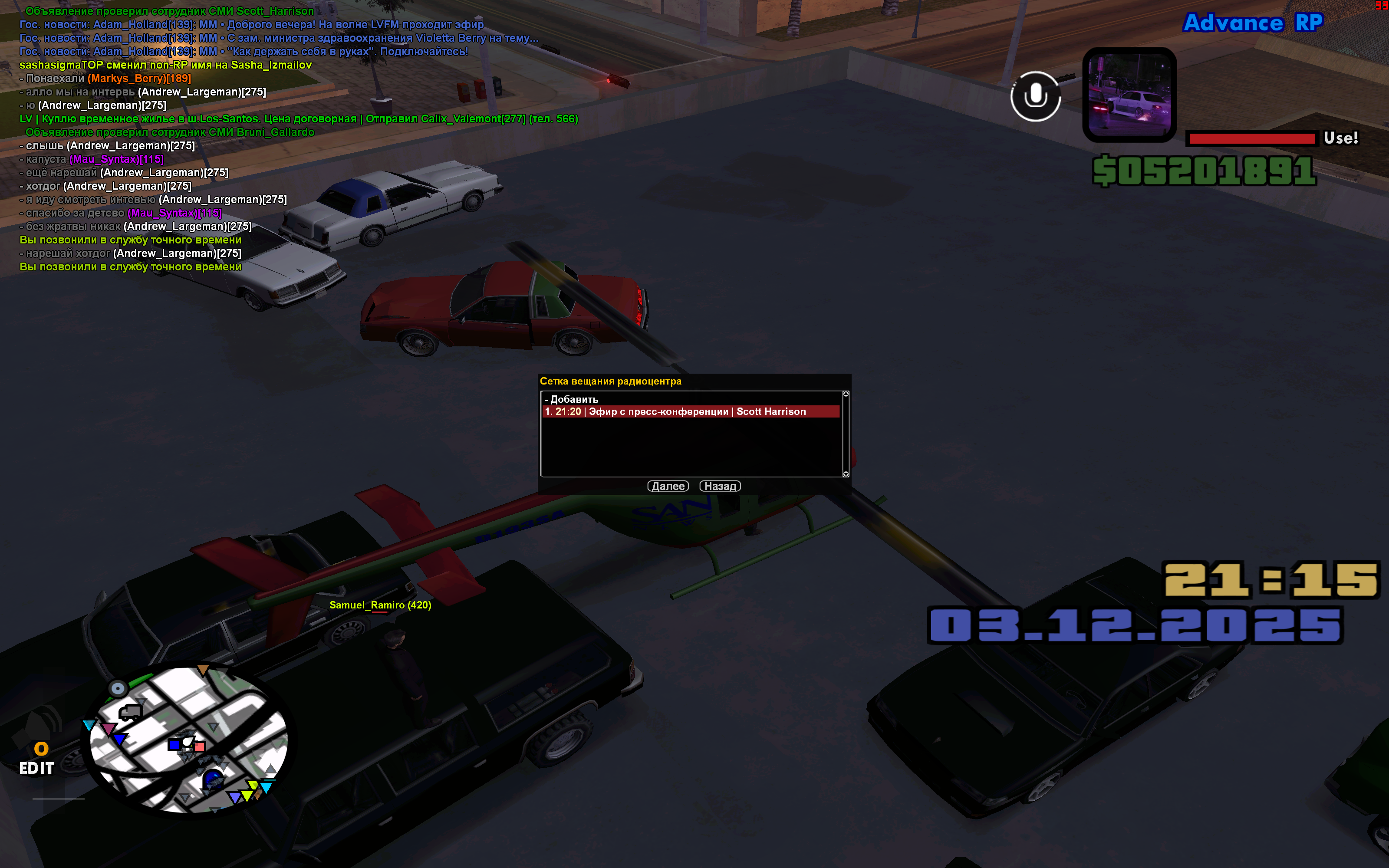
Task: Go back with the Назад button
Action: [x=720, y=486]
